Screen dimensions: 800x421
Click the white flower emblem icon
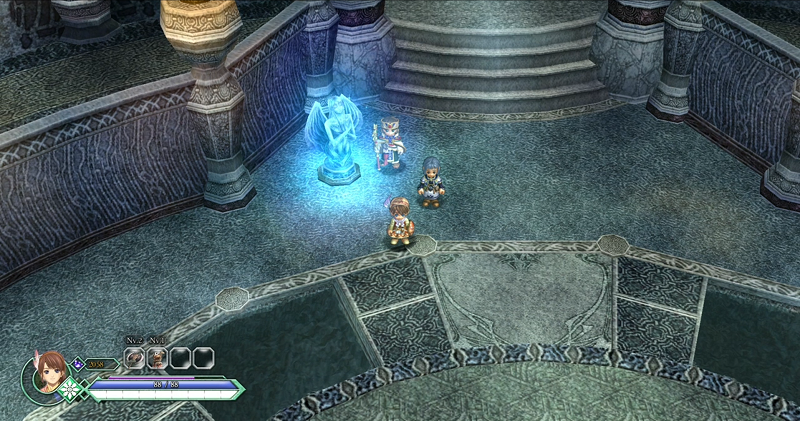pos(72,389)
